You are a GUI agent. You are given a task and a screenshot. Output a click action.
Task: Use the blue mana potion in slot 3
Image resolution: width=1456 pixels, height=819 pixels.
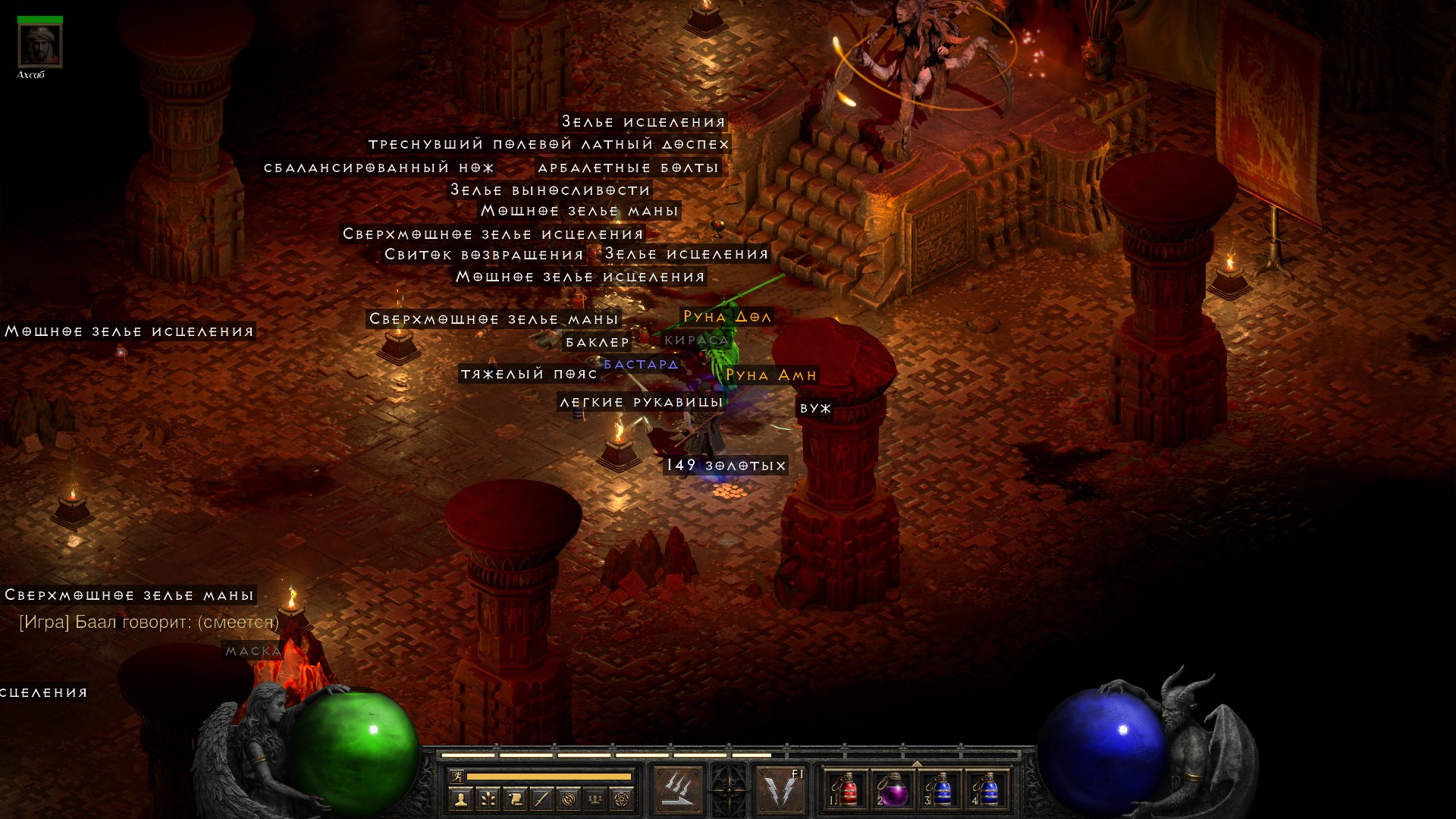click(940, 790)
